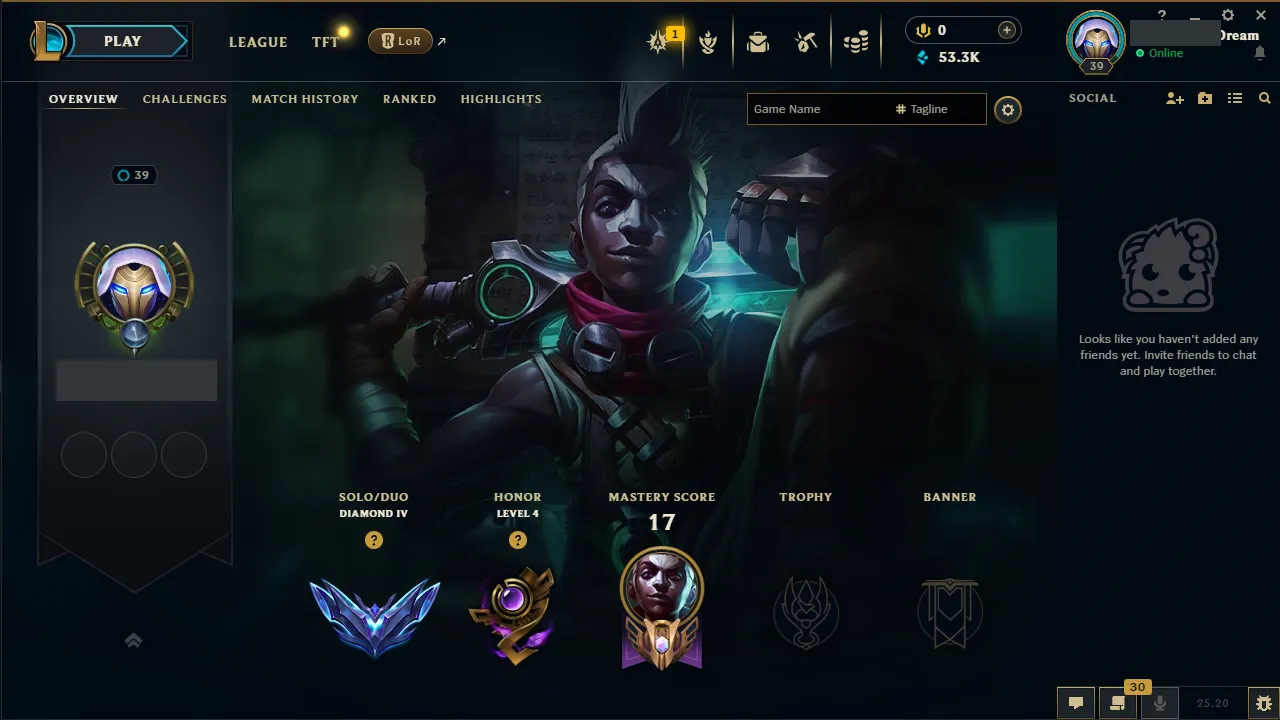
Task: Switch to the MATCH HISTORY tab
Action: point(305,99)
